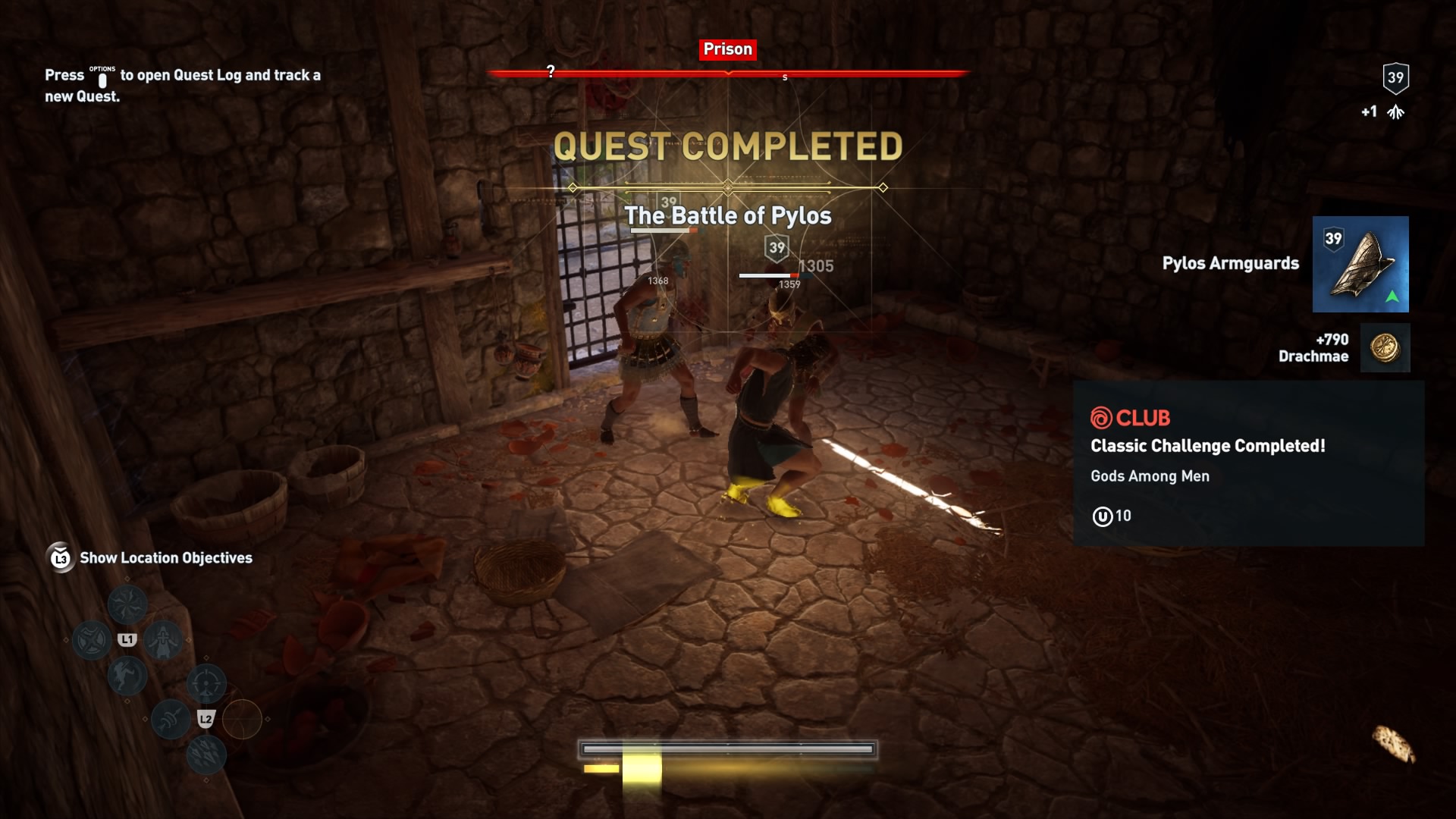Select the Second Wind healing ability icon
The height and width of the screenshot is (819, 1456).
tap(162, 641)
